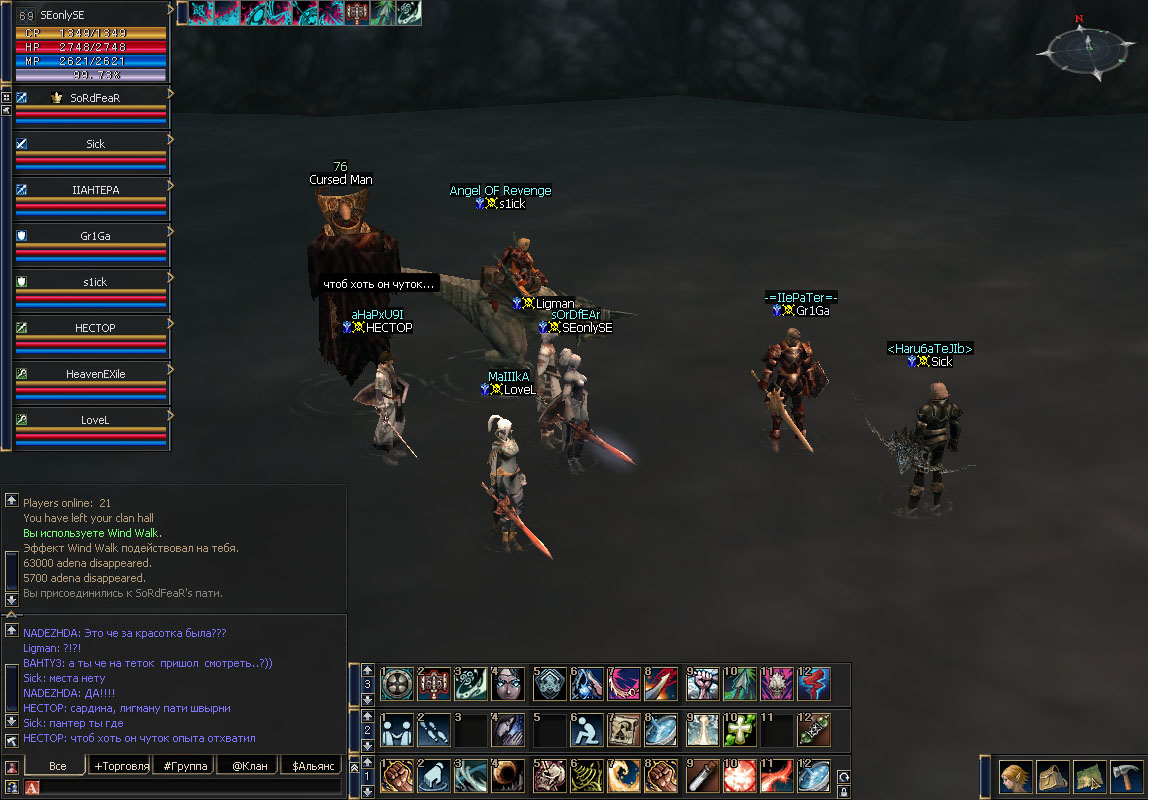Toggle the hotbar lock padlock button
Screen dimensions: 1152x800
843,792
